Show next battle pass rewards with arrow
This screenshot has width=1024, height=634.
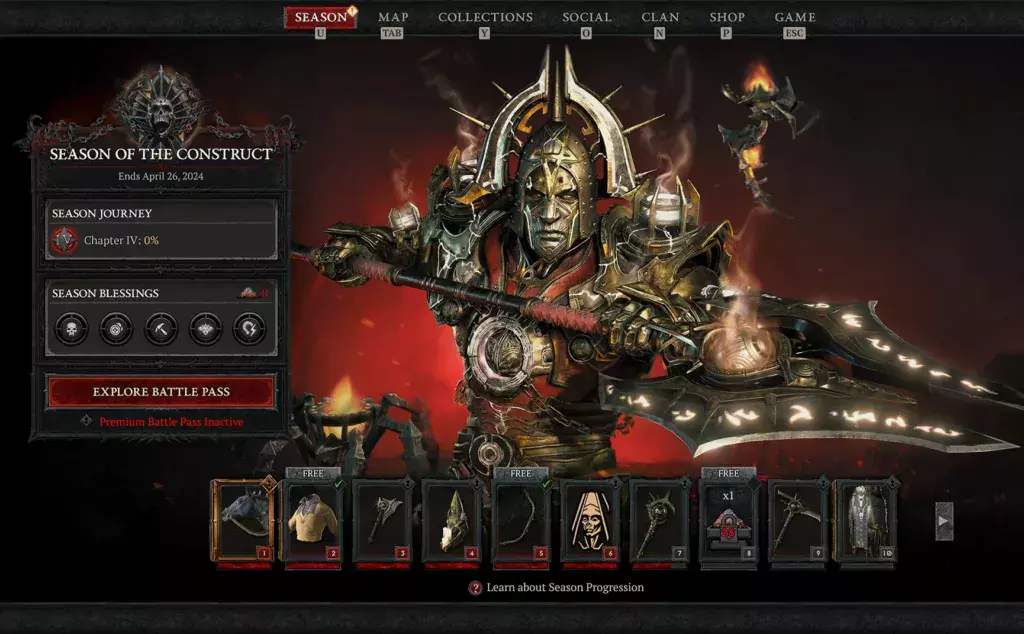[944, 521]
